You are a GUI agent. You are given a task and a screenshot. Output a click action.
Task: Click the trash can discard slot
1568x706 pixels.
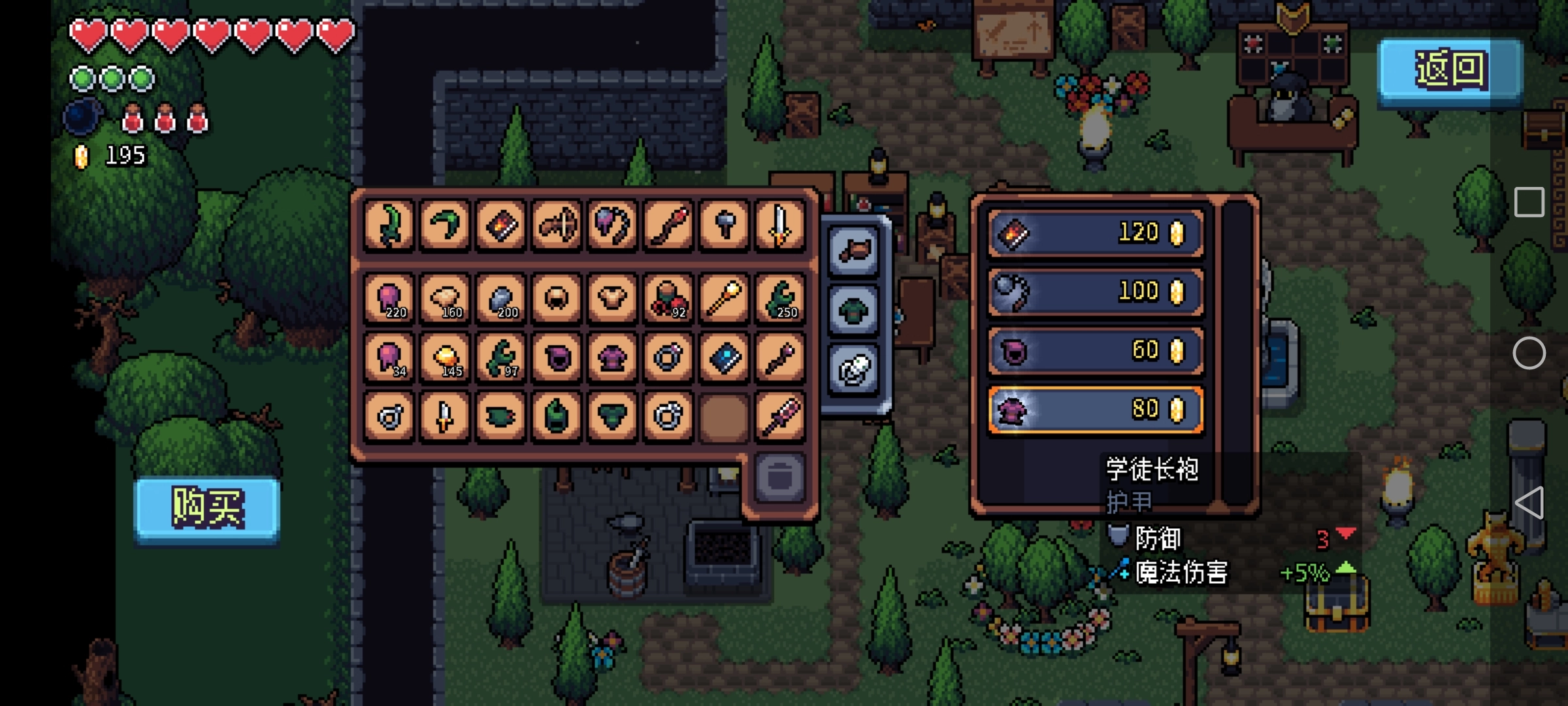click(x=779, y=477)
